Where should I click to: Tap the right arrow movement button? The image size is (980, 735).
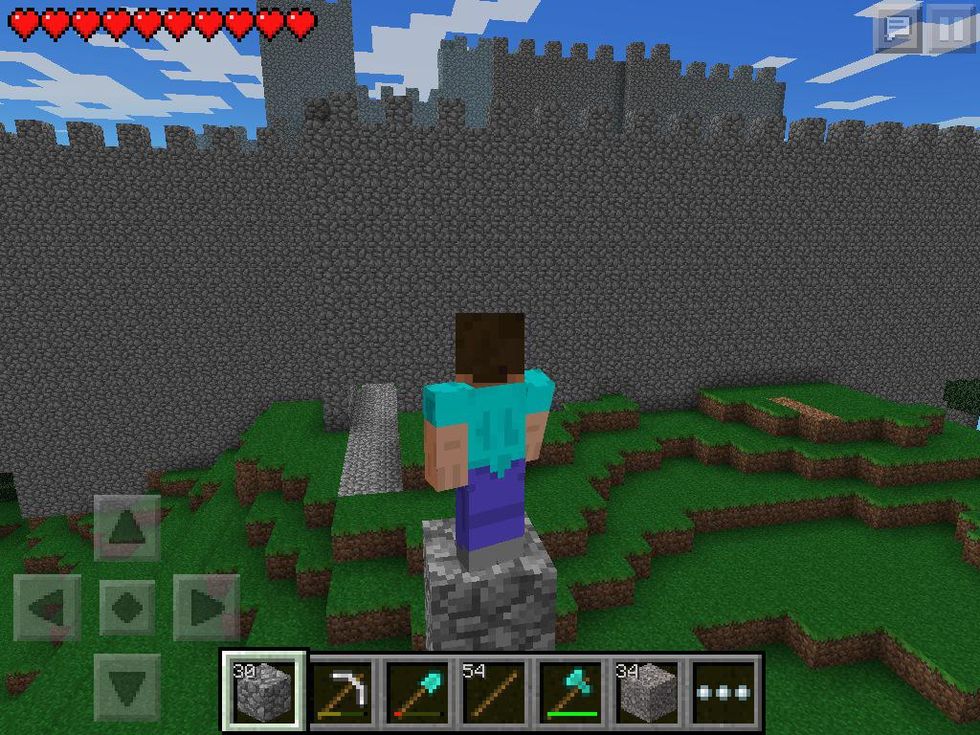(206, 607)
